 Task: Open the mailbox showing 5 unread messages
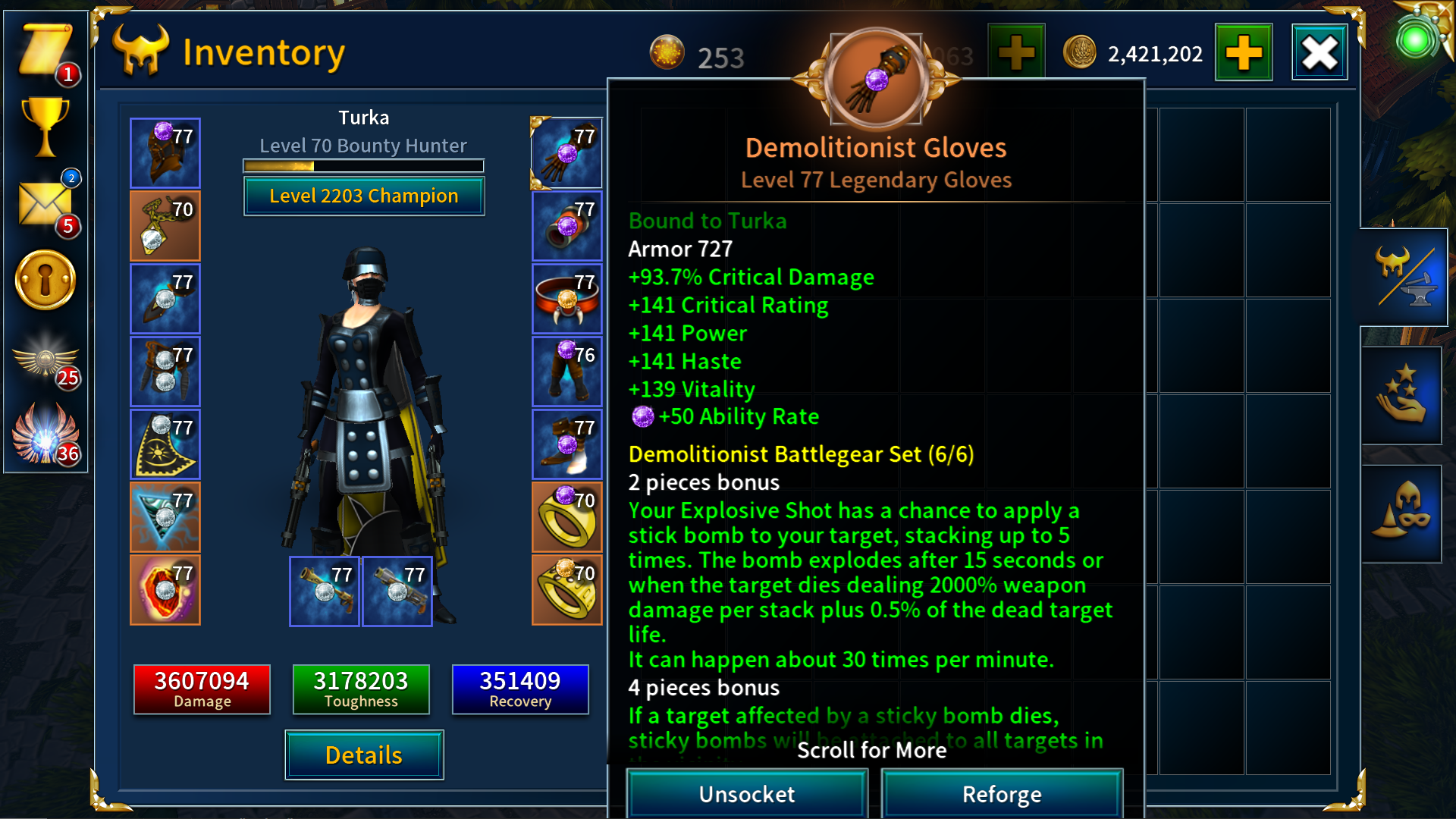(x=45, y=205)
